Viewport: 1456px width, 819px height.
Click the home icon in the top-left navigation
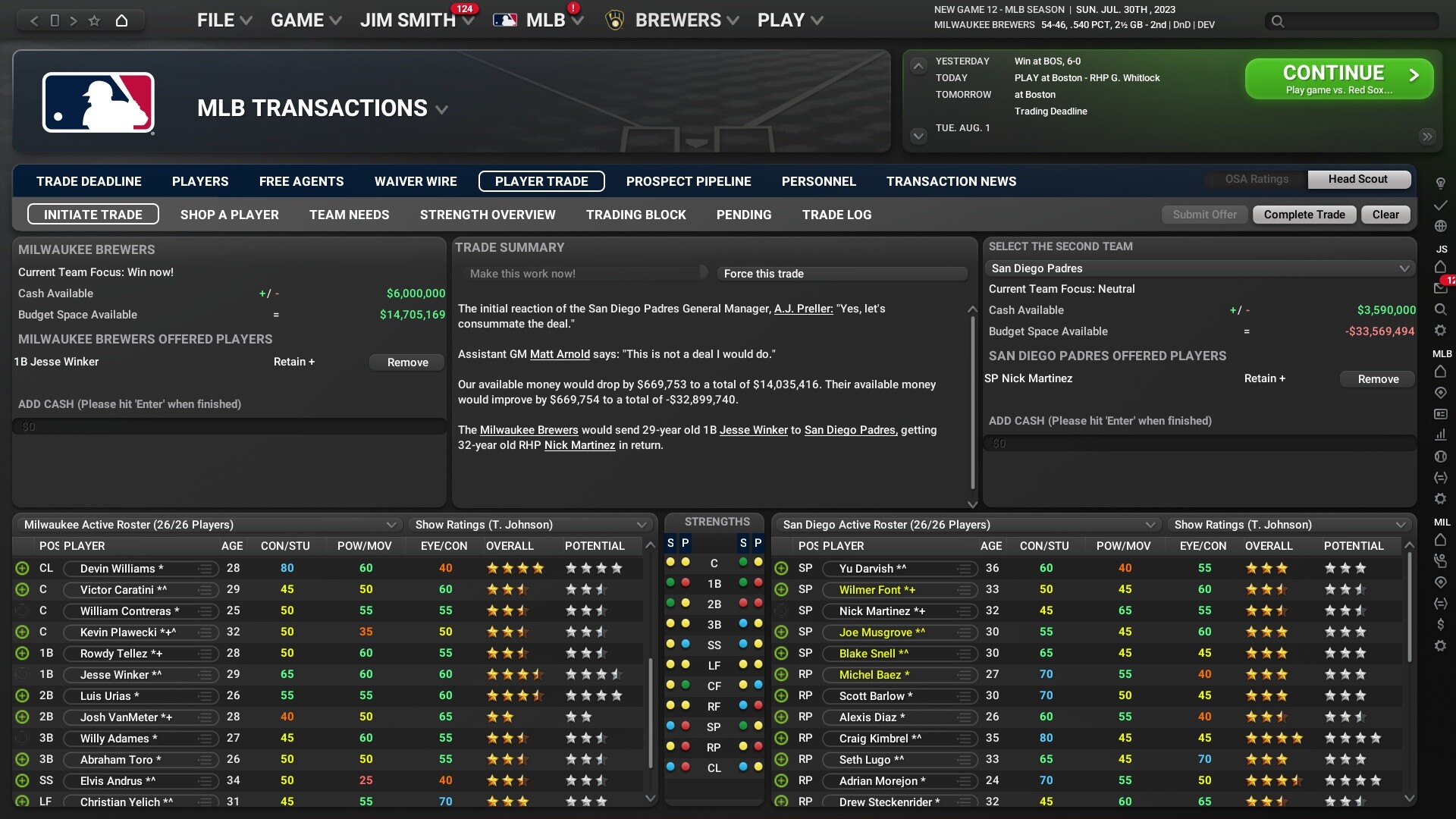pyautogui.click(x=122, y=21)
